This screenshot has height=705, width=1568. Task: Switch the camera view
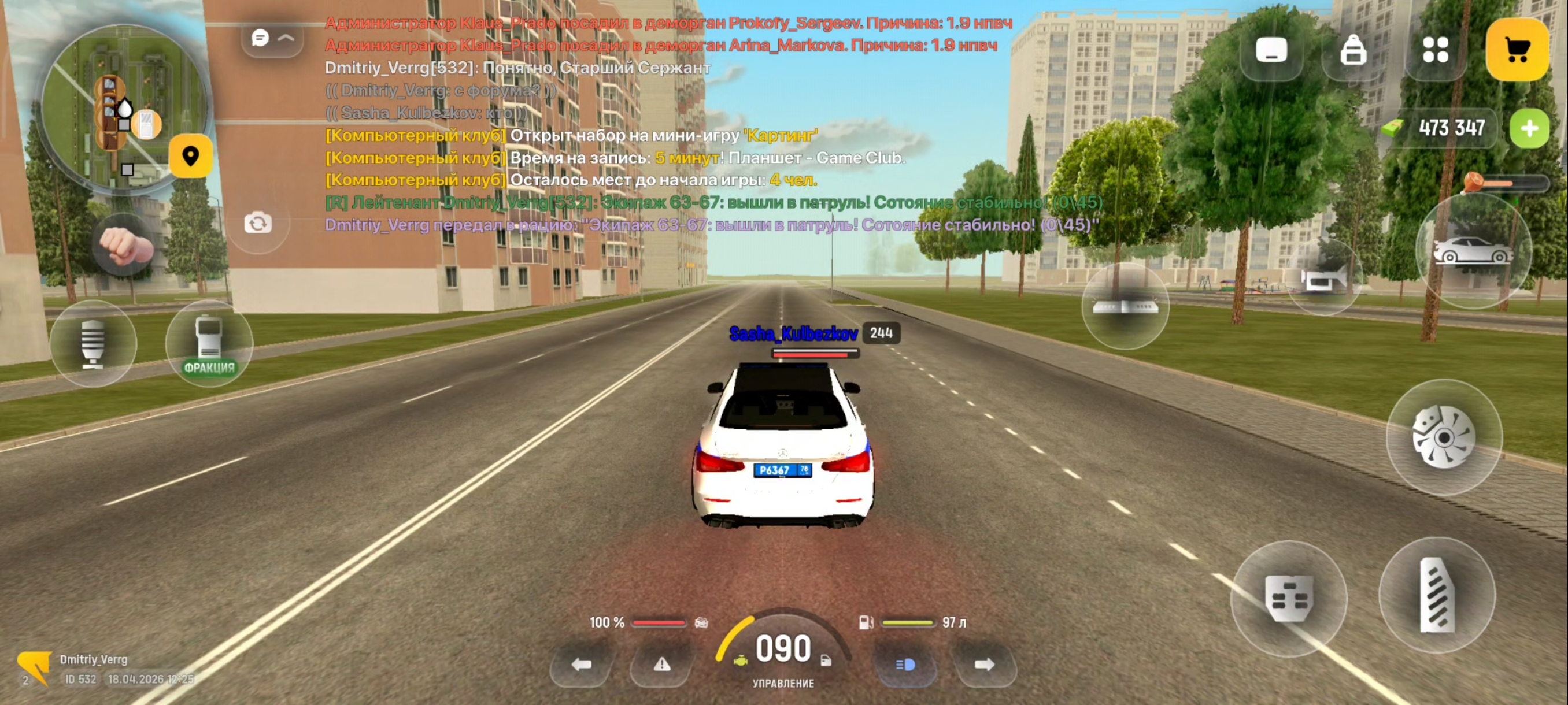tap(258, 223)
